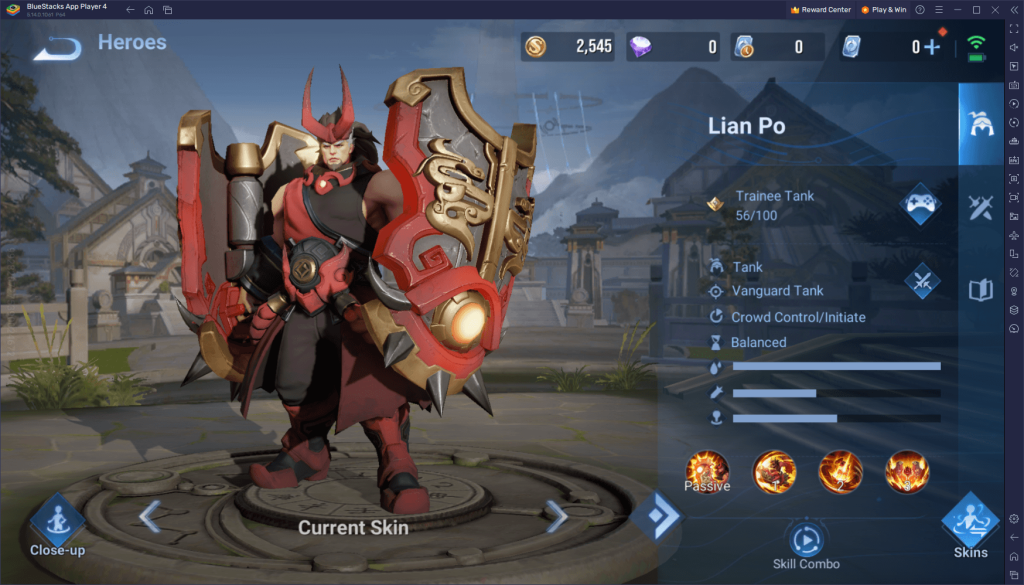Switch to next skin with right arrow
1024x585 pixels.
tap(556, 516)
